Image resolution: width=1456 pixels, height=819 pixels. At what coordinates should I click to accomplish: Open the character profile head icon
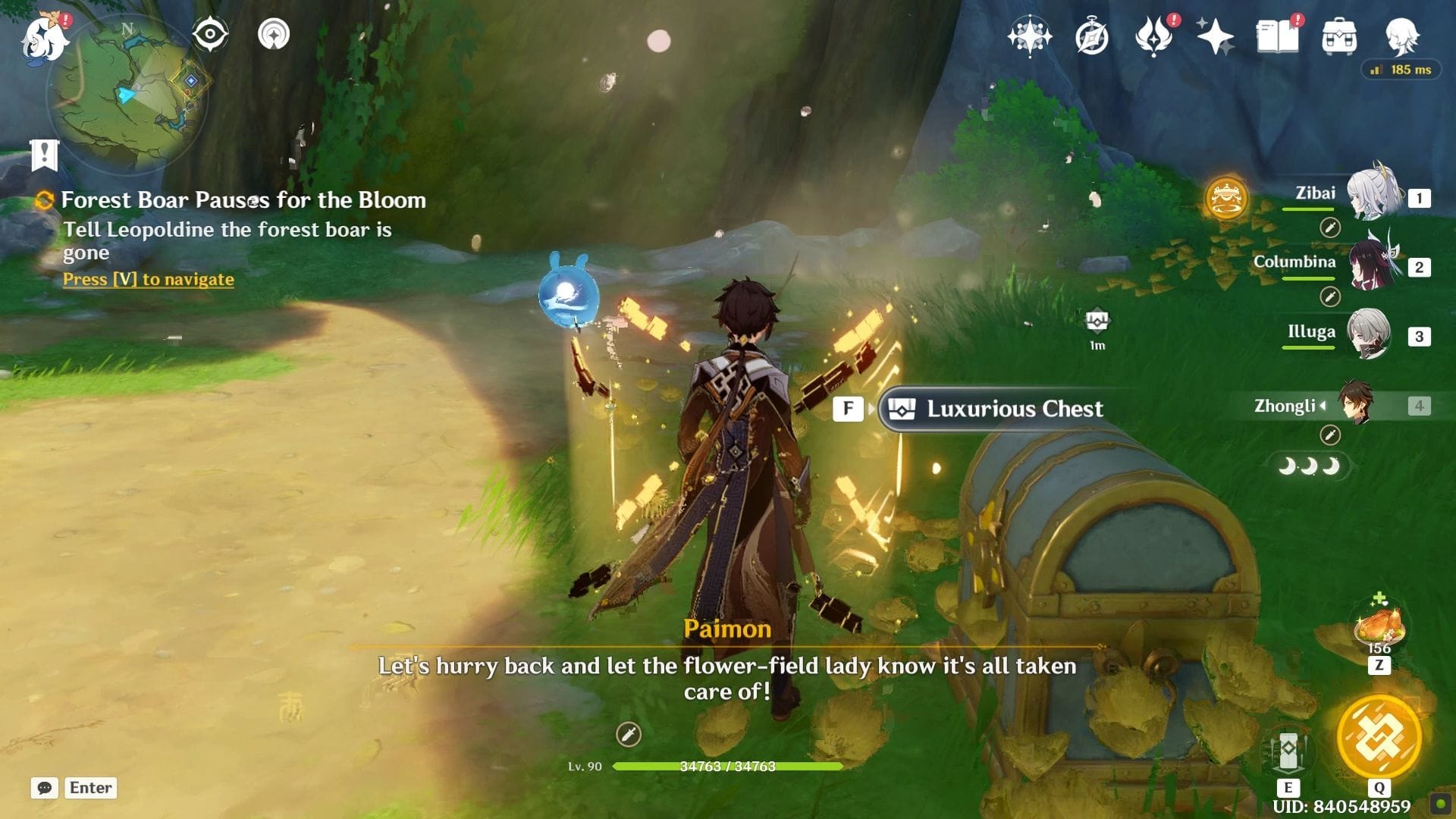point(1401,36)
